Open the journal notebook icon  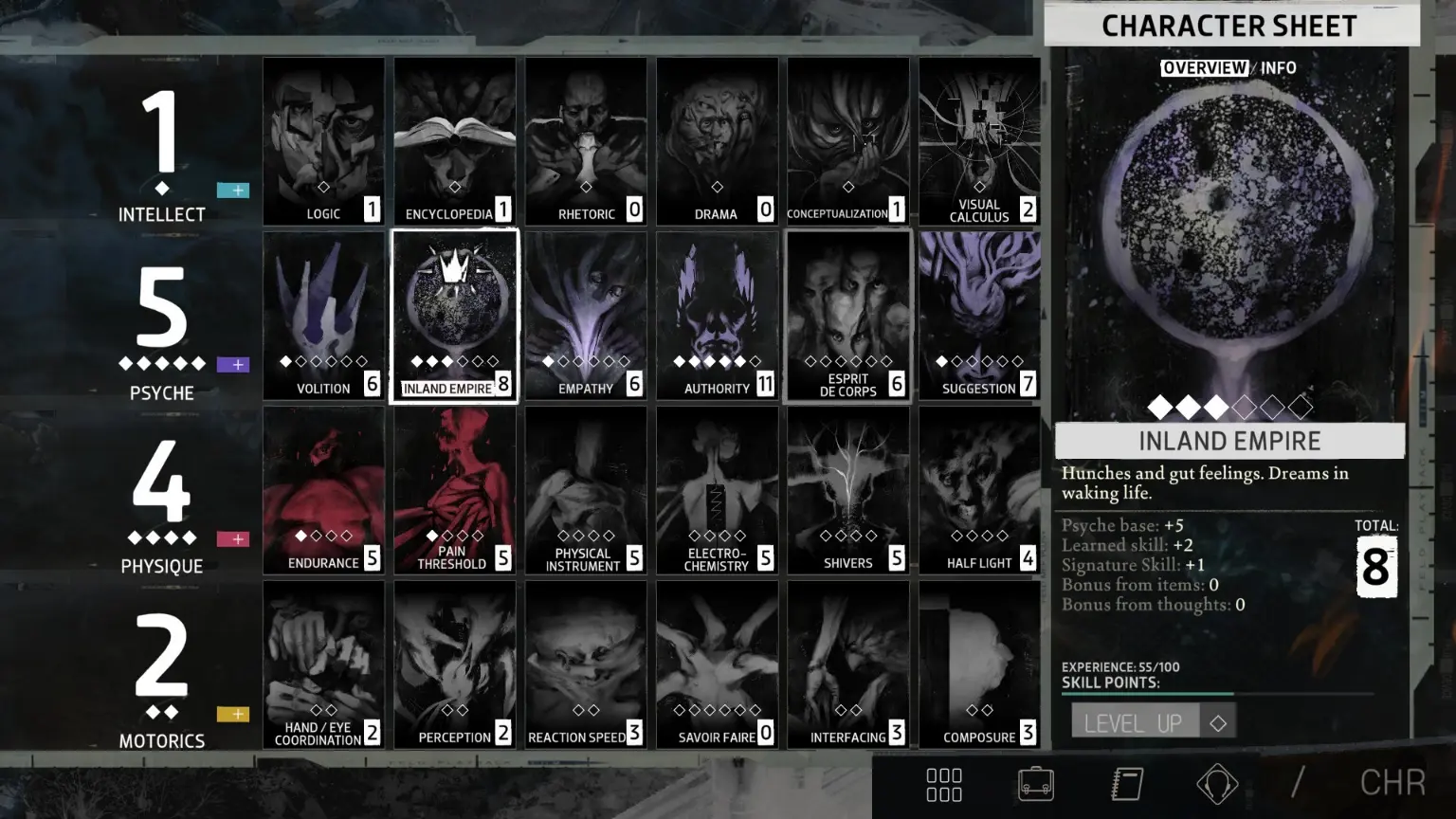coord(1126,784)
